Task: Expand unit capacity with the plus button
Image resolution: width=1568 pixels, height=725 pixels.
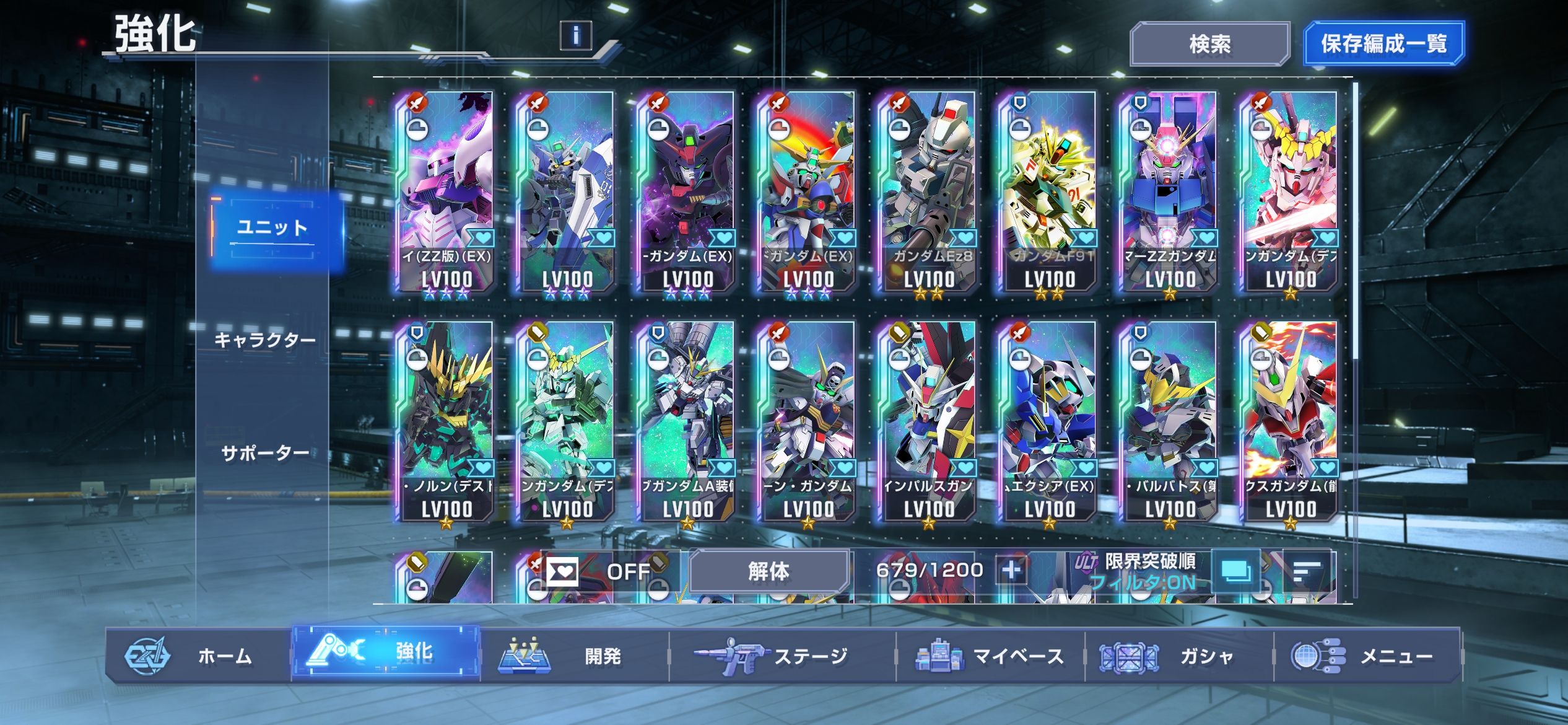Action: pos(1011,569)
